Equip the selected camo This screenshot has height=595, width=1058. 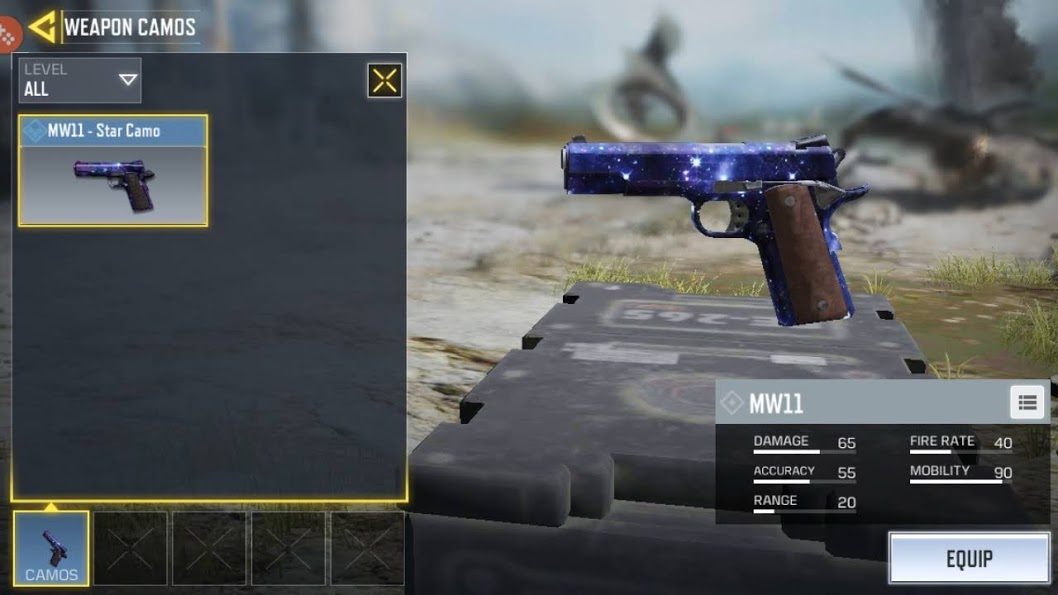pyautogui.click(x=969, y=558)
